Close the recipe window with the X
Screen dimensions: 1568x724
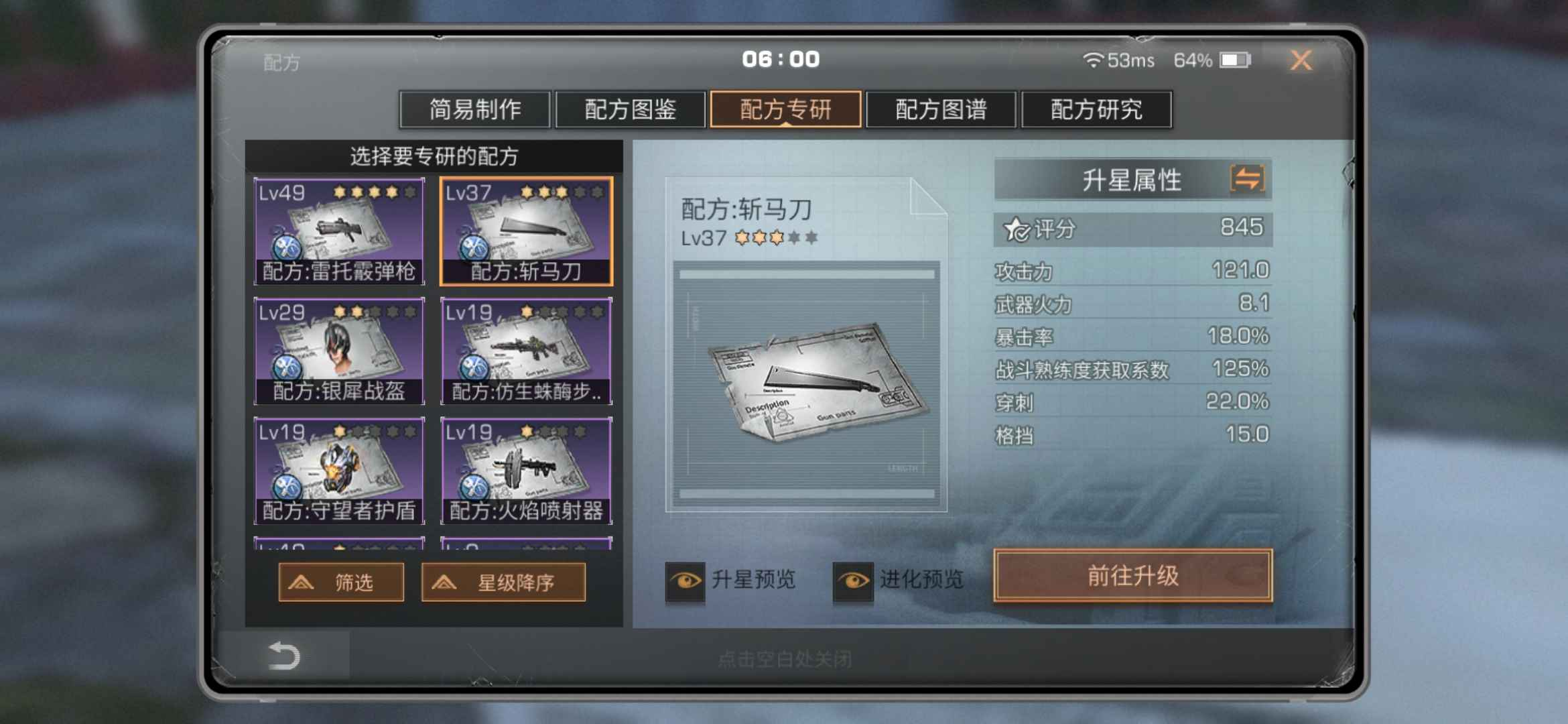pyautogui.click(x=1301, y=61)
